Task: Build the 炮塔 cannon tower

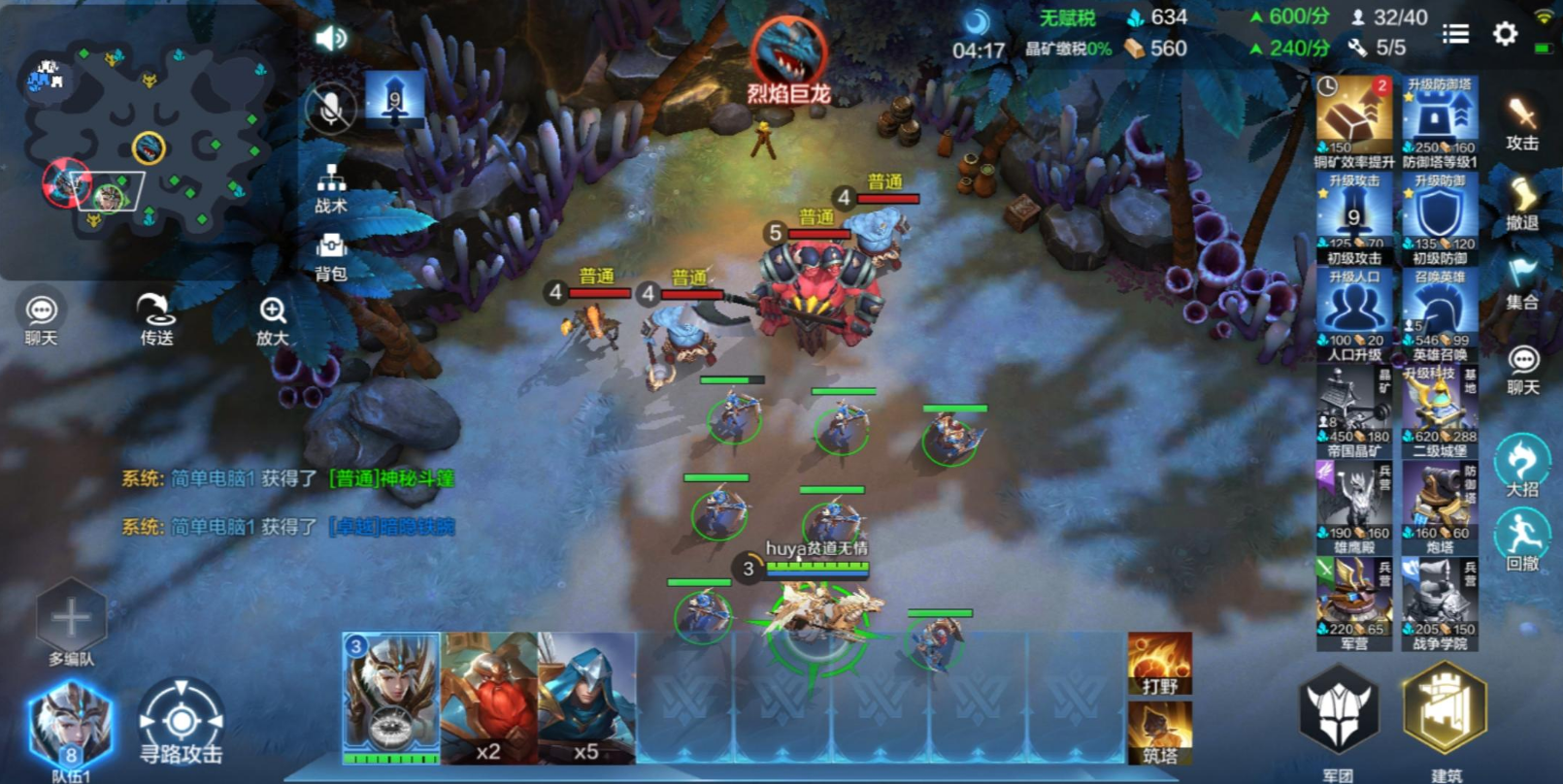Action: pyautogui.click(x=1440, y=506)
